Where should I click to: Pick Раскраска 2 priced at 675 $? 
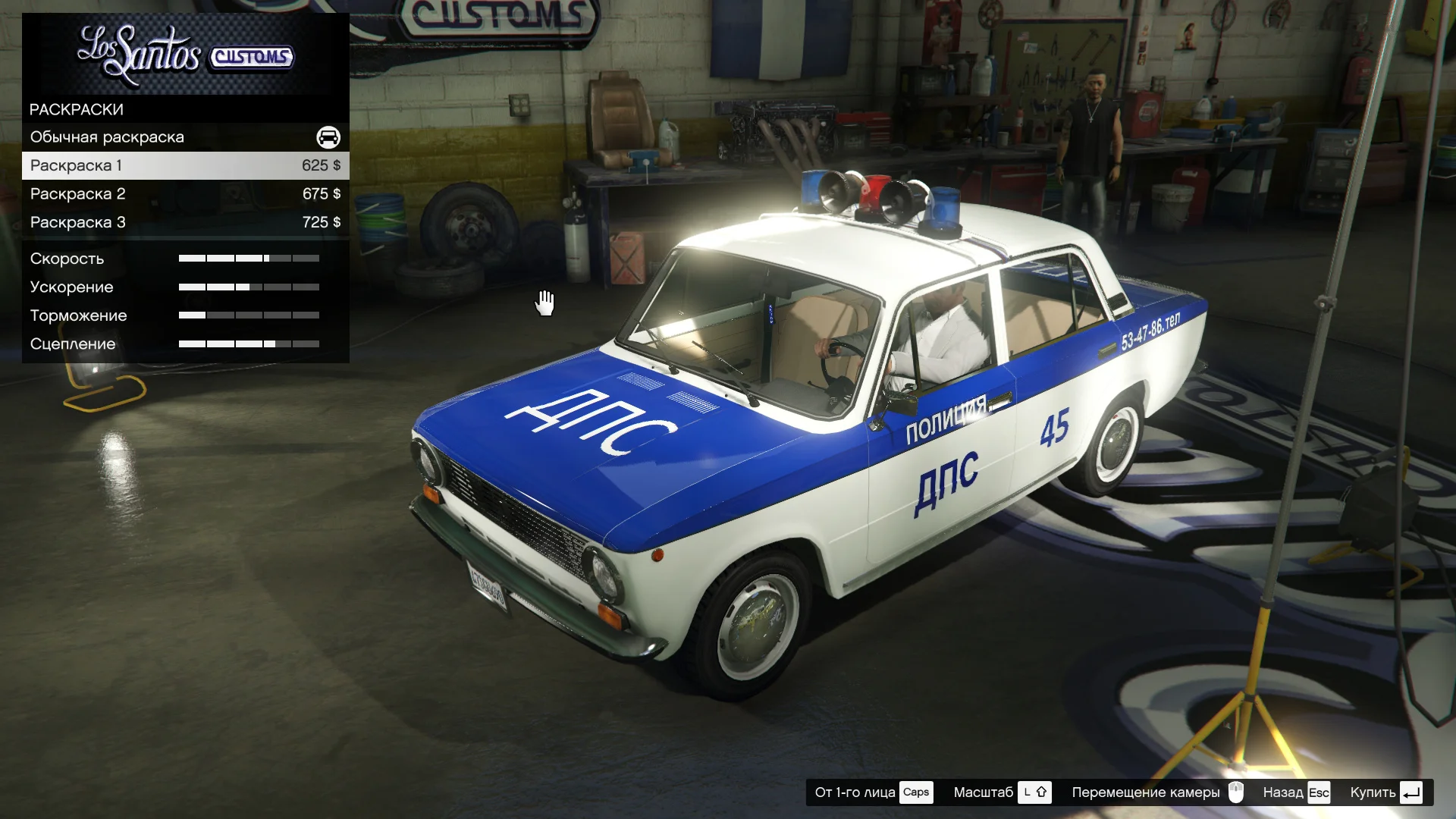tap(185, 194)
